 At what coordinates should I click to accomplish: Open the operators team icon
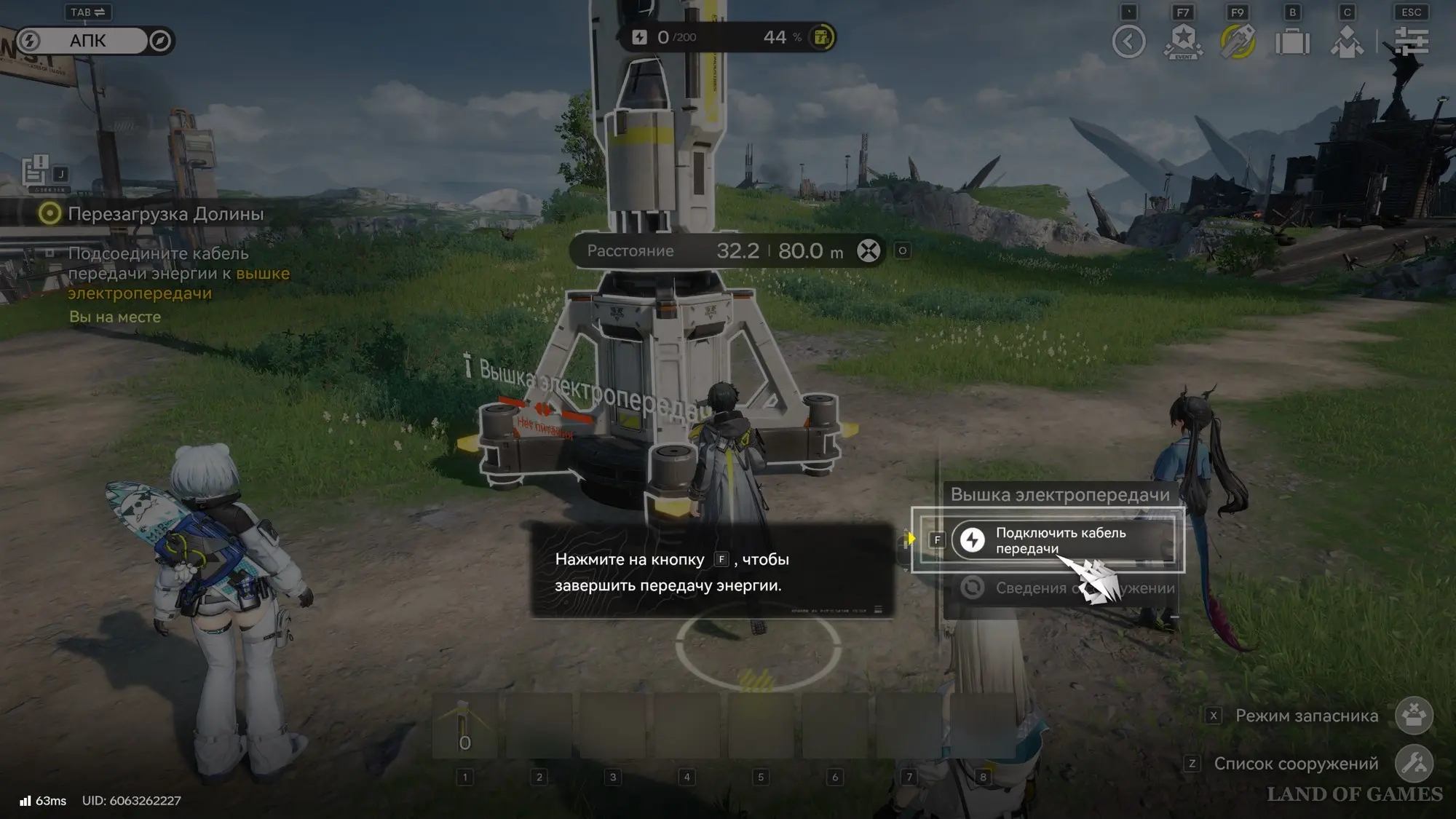click(x=1347, y=41)
